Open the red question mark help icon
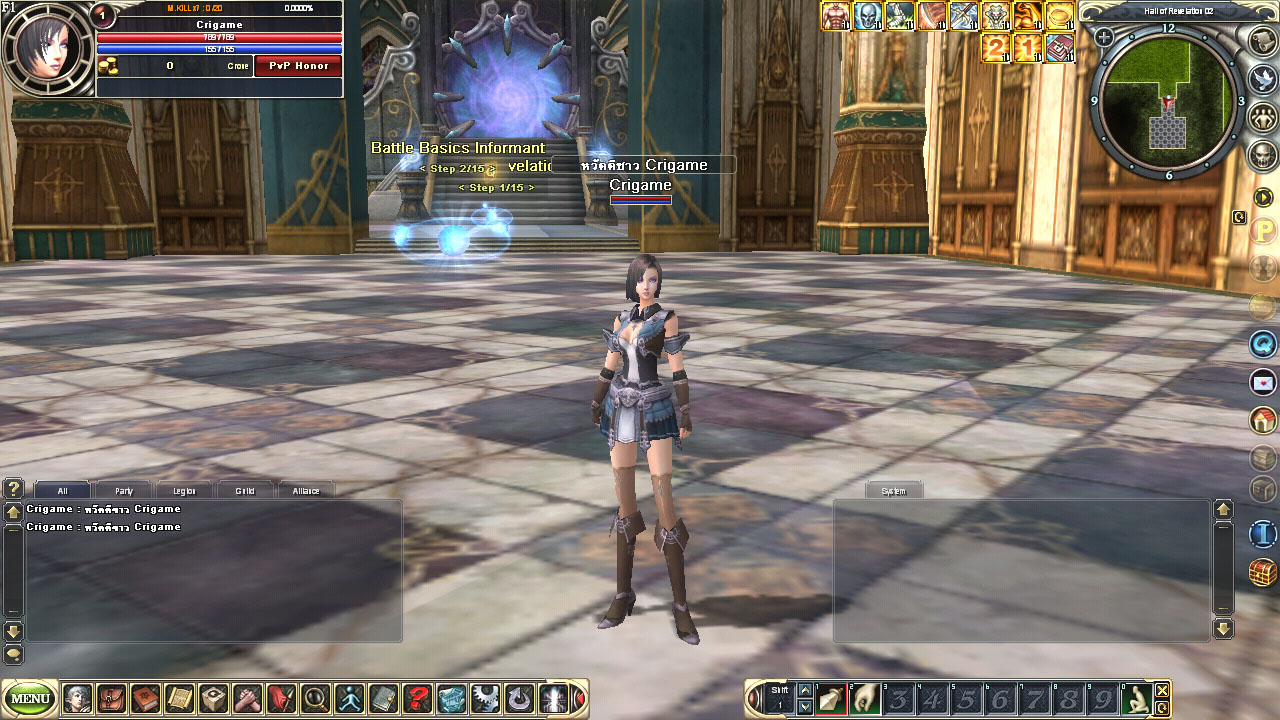 (x=417, y=697)
